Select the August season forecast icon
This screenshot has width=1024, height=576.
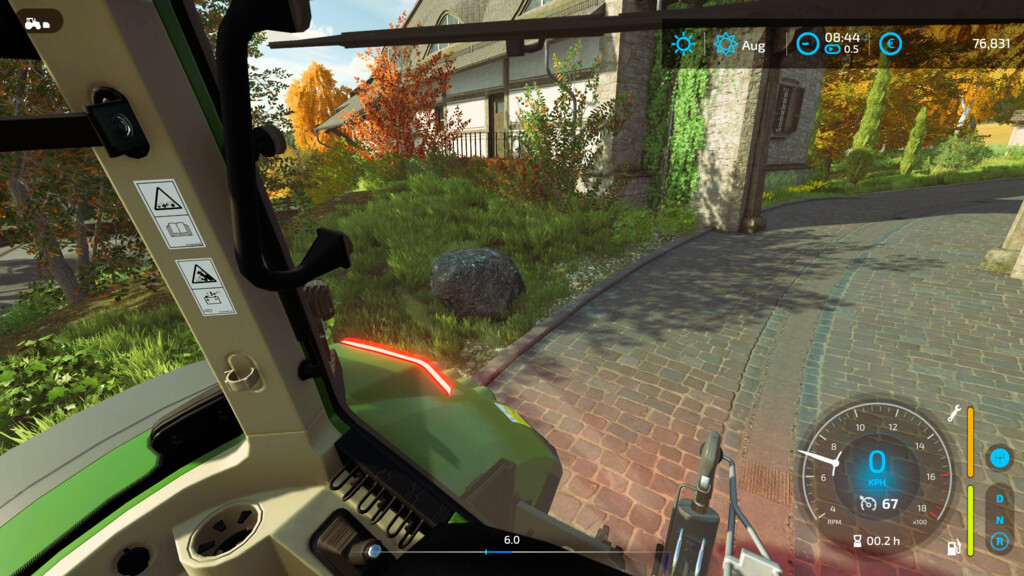(725, 44)
